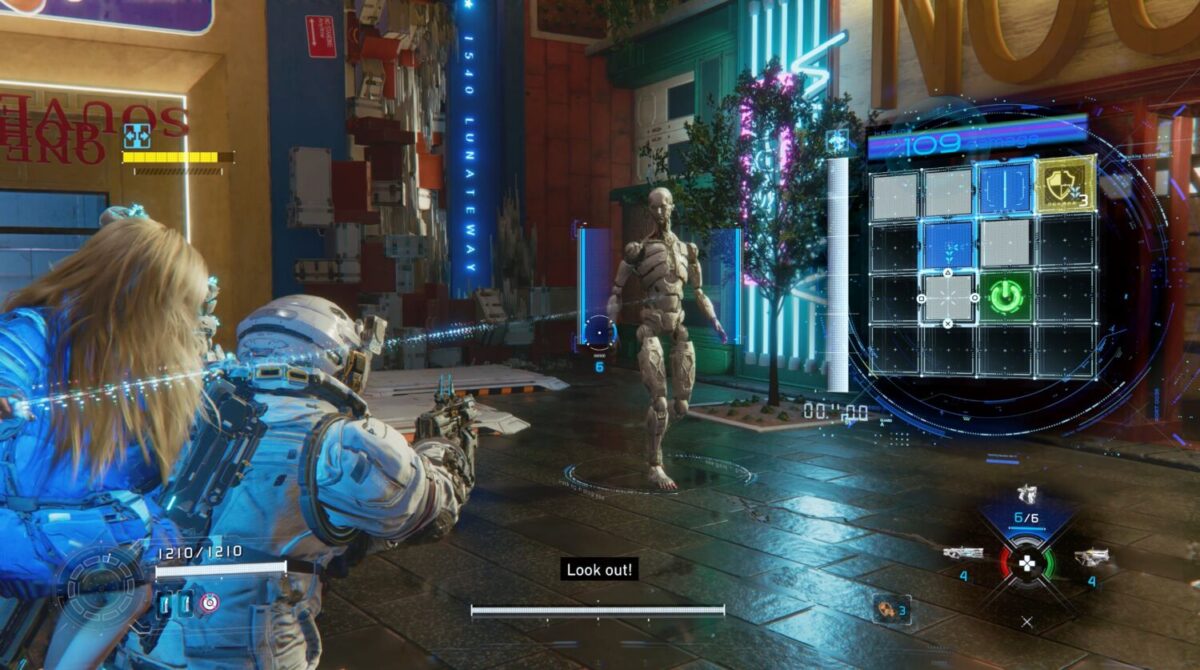The image size is (1200, 670).
Task: Select the highlighted cursor tile in the hacking grid
Action: 948,297
